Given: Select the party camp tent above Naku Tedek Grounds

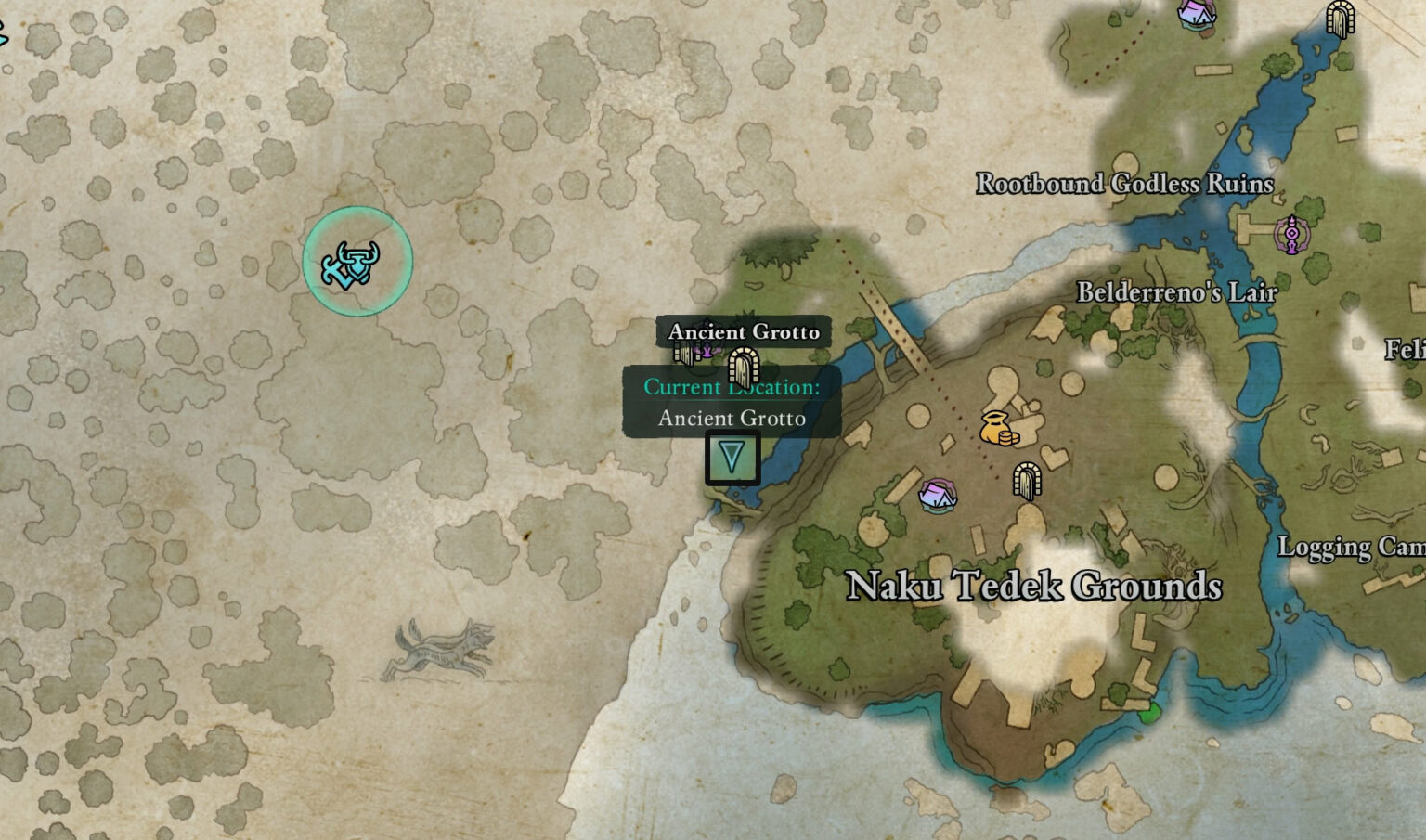Looking at the screenshot, I should point(938,494).
